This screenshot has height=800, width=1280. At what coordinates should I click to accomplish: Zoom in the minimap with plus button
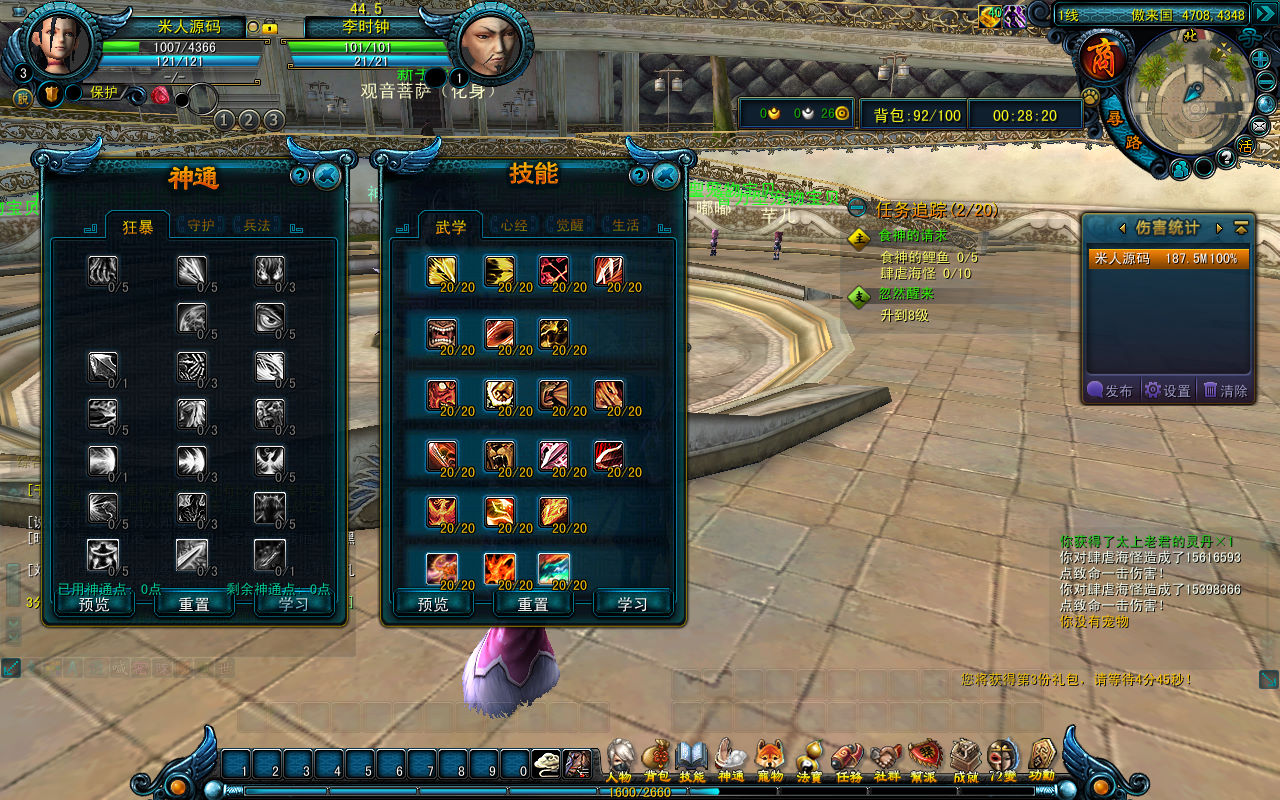click(1261, 59)
